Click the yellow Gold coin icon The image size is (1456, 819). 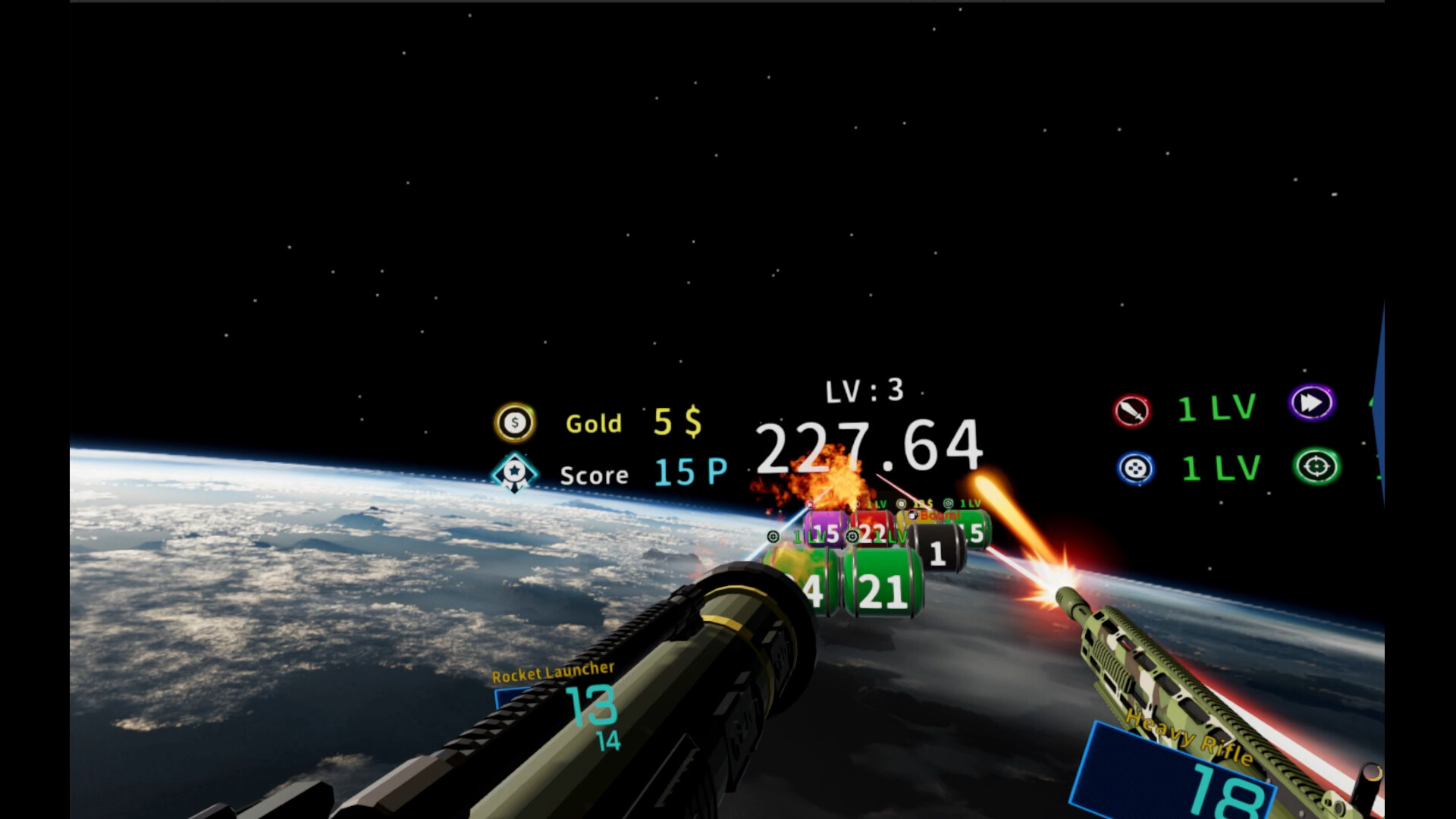click(x=514, y=423)
